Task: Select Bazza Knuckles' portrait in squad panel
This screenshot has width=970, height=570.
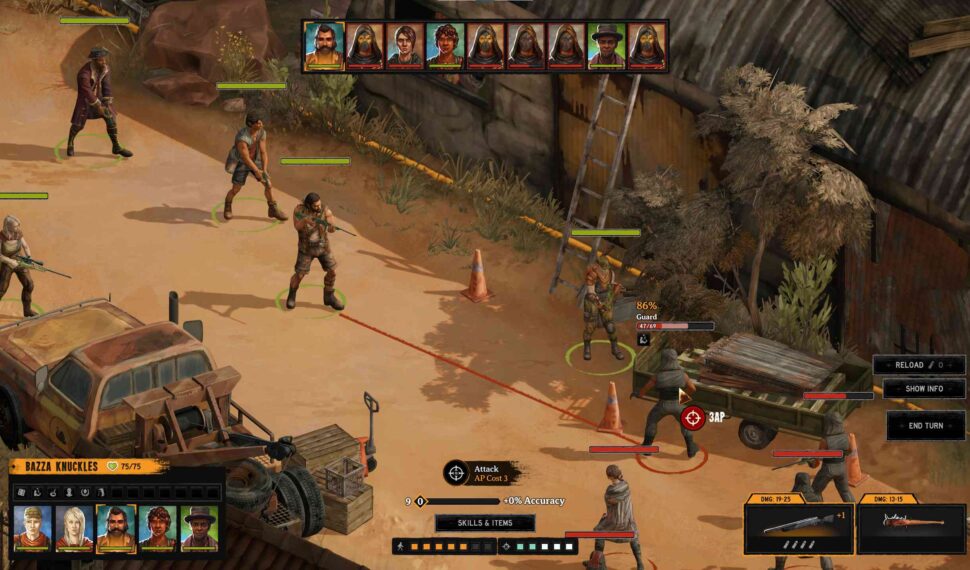Action: [116, 527]
